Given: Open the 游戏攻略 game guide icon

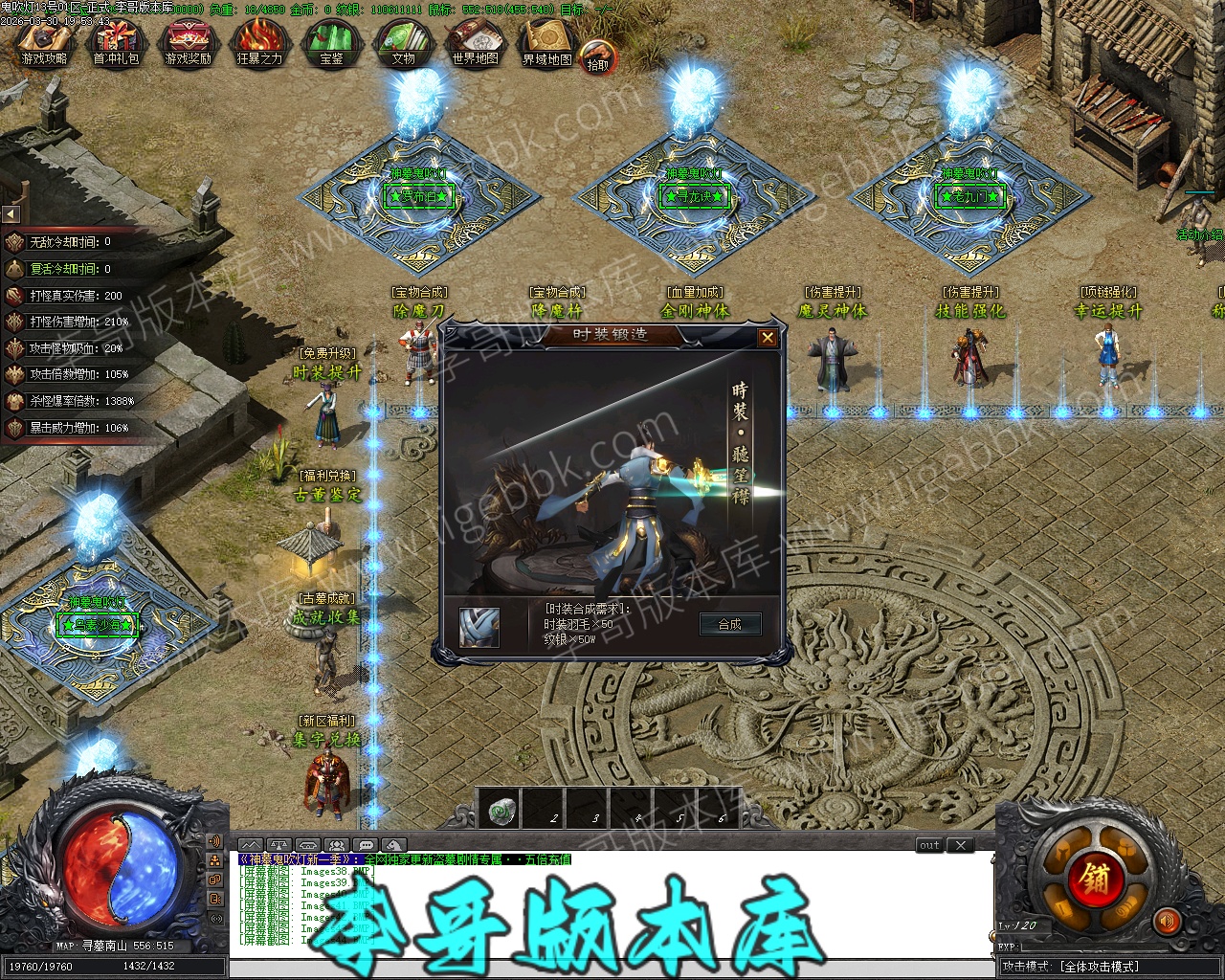Looking at the screenshot, I should coord(44,42).
